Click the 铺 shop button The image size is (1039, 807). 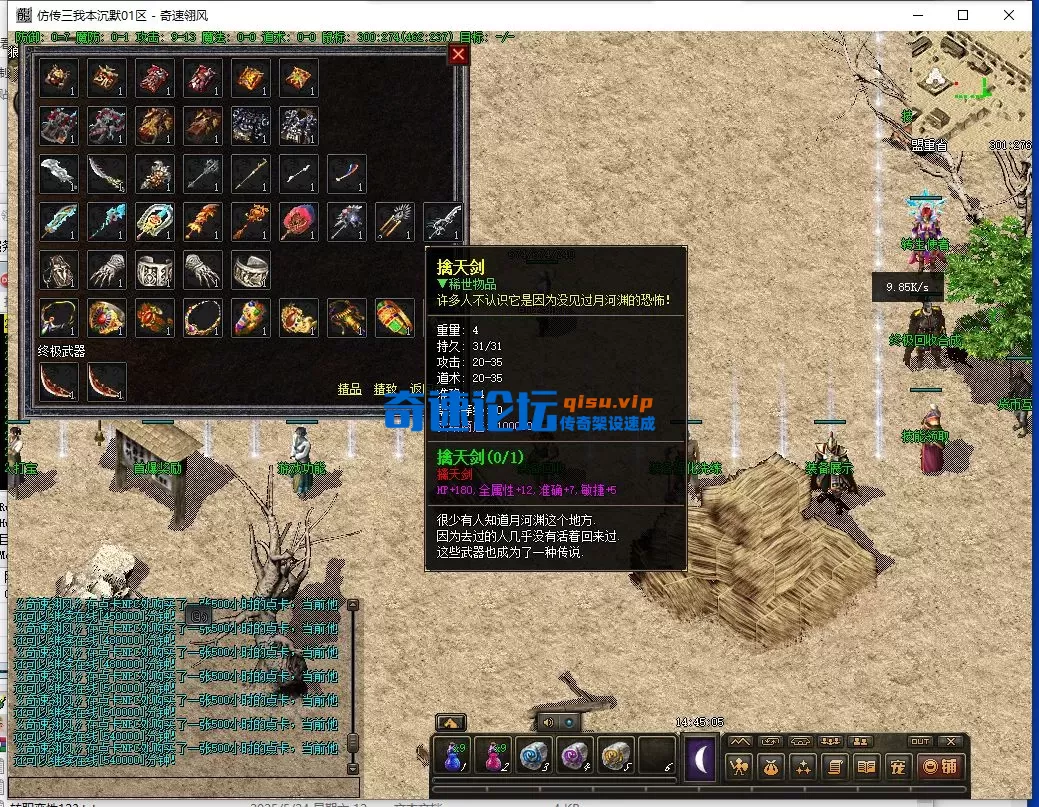(940, 767)
